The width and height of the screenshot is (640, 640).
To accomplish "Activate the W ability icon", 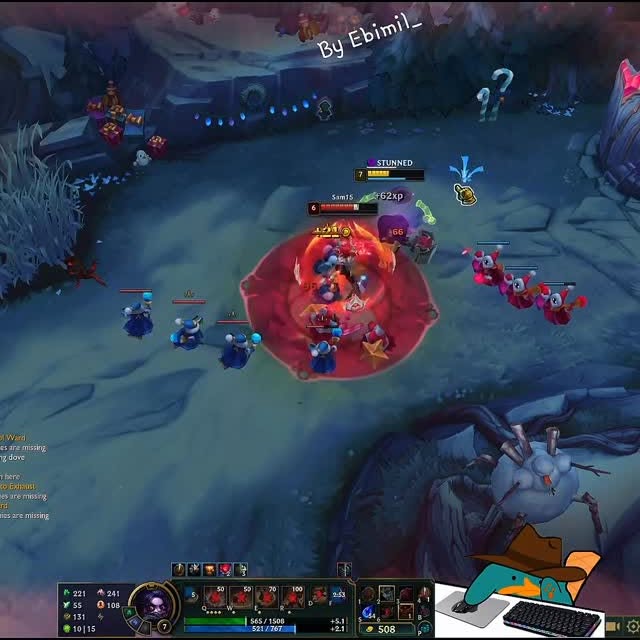I will [241, 598].
